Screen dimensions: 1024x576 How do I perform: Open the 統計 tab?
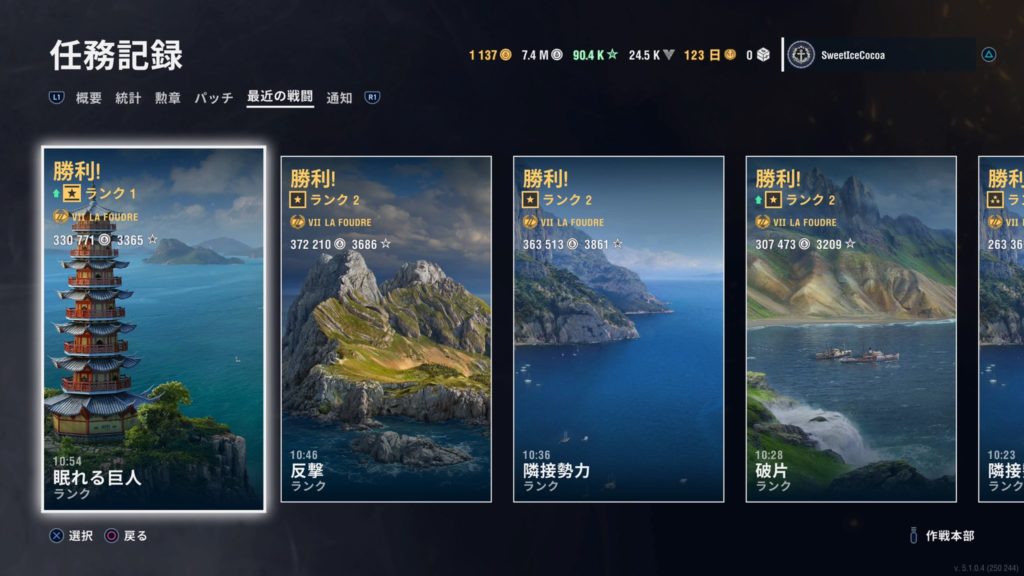(x=128, y=98)
